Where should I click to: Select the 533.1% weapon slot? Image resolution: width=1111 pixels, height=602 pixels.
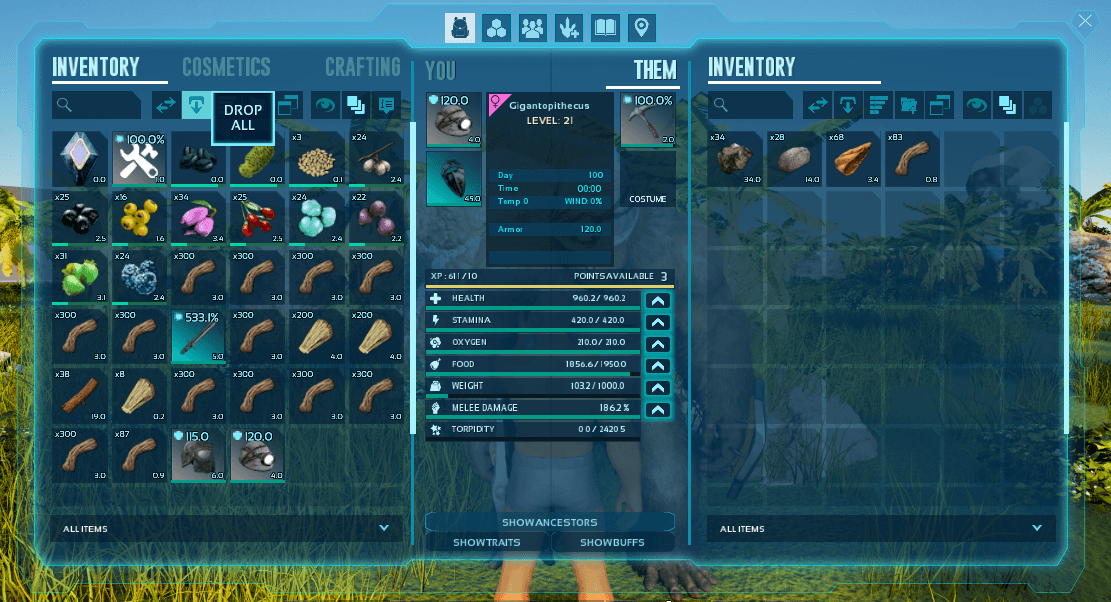198,335
